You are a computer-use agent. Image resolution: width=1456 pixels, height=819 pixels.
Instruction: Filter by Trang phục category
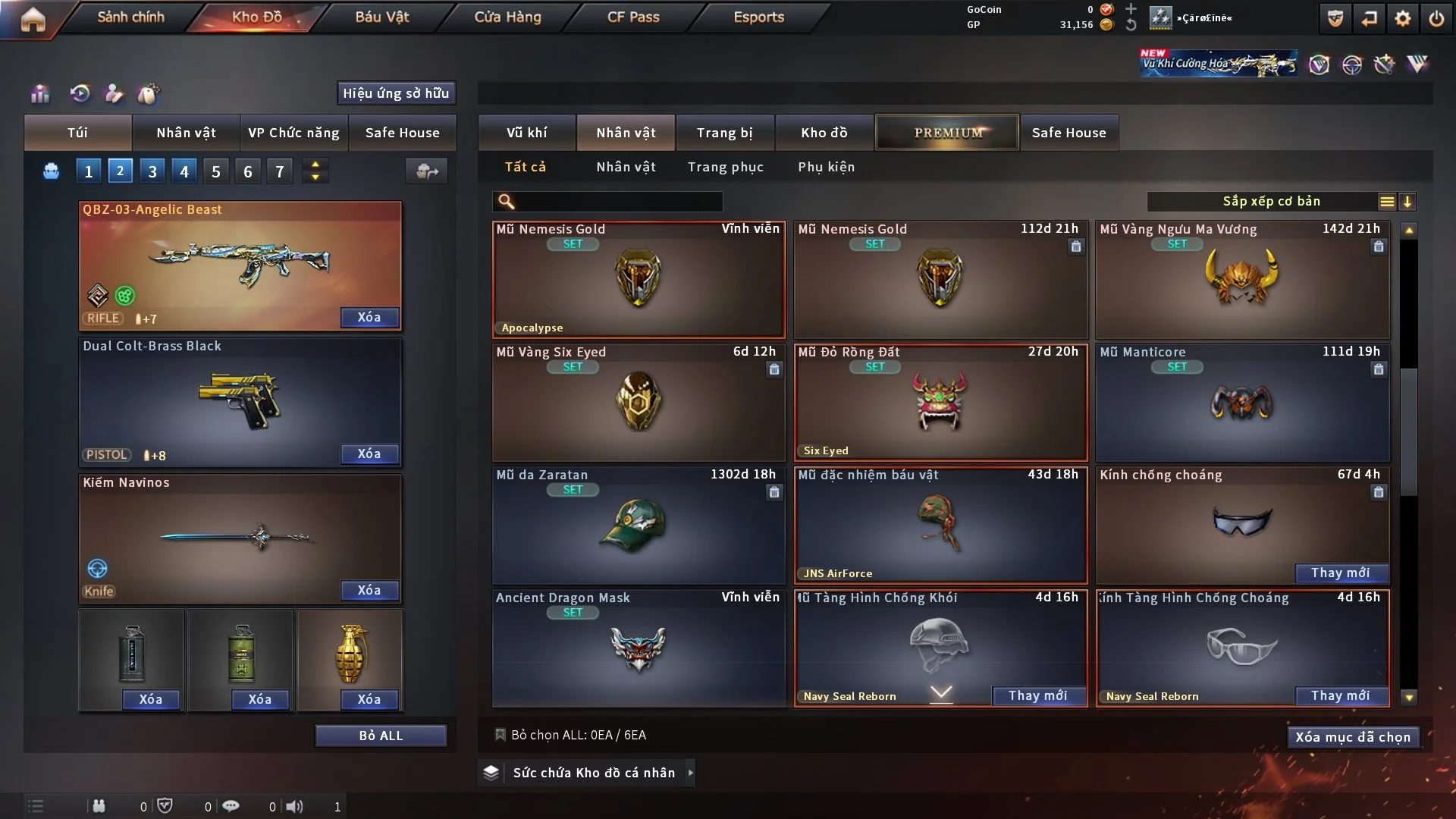(725, 167)
